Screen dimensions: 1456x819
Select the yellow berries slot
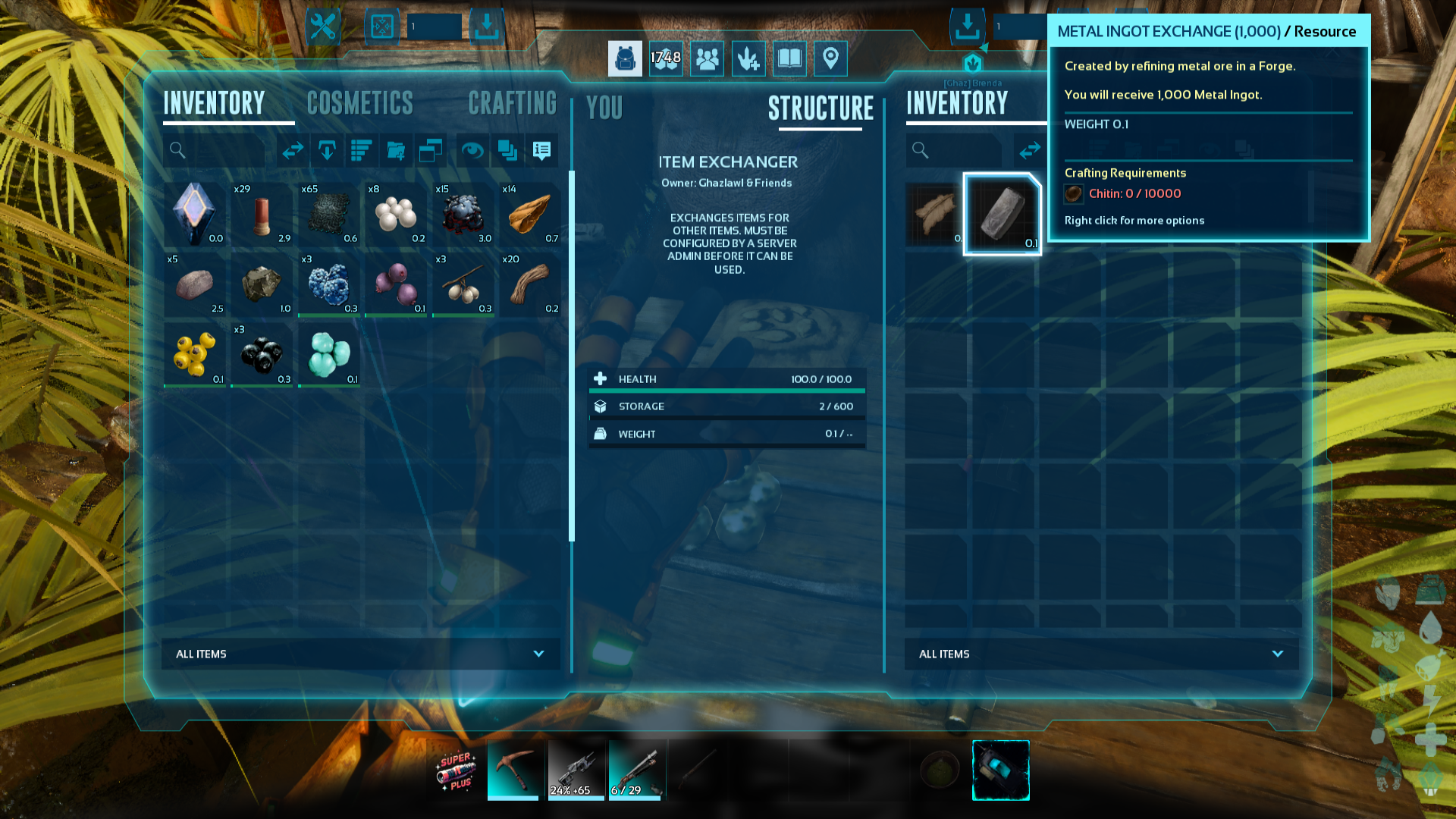[195, 354]
